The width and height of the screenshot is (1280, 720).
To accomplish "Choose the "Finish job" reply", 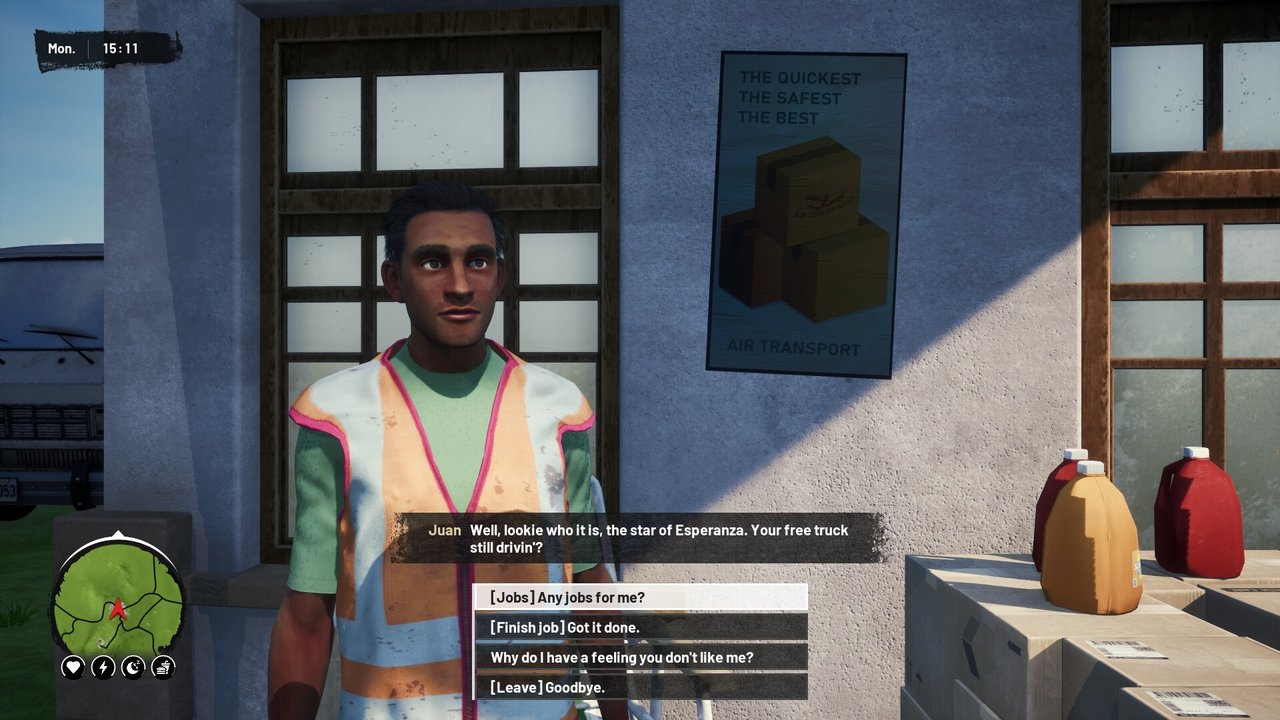I will tap(640, 627).
